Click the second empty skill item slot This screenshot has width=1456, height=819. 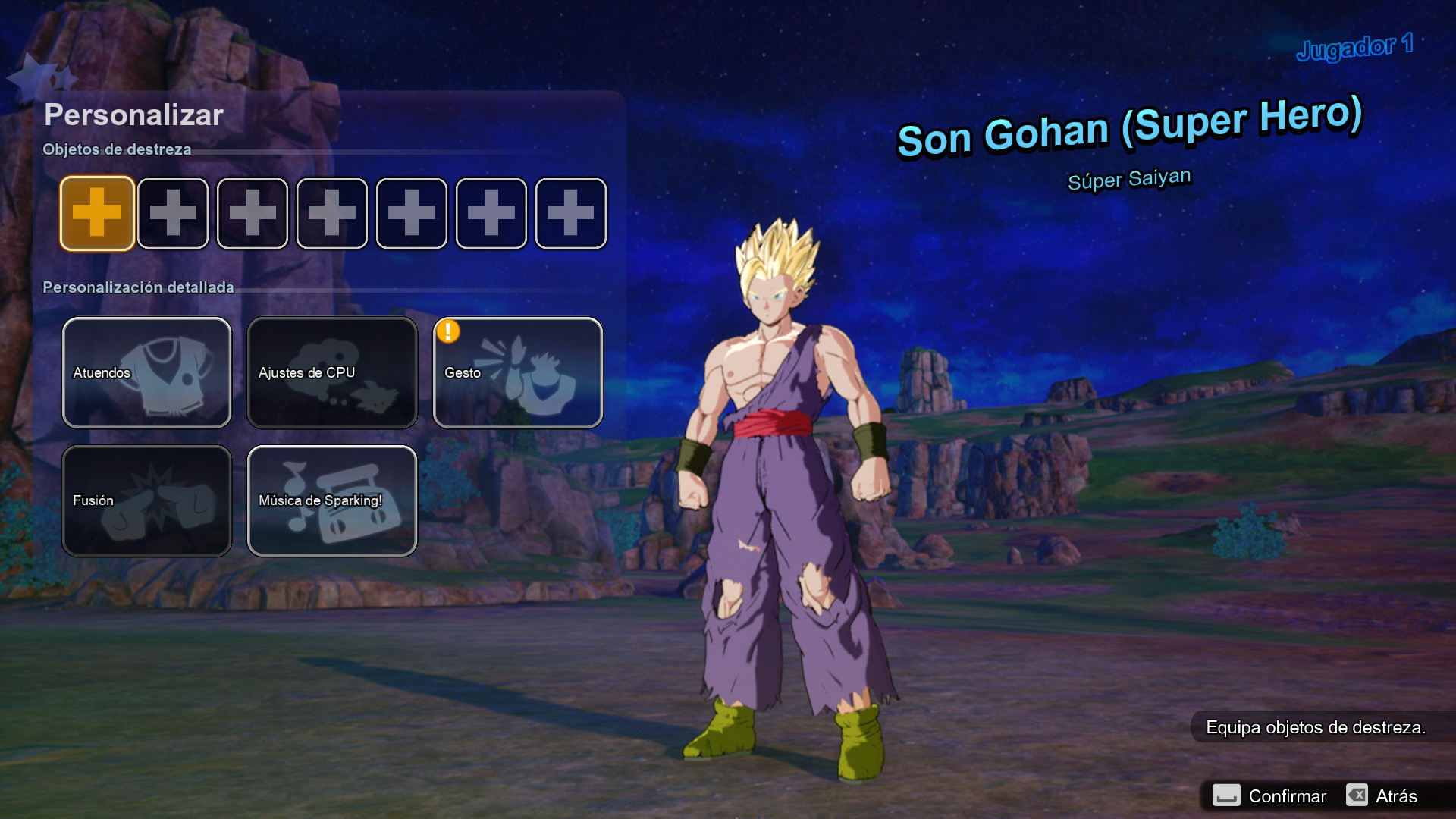point(173,213)
